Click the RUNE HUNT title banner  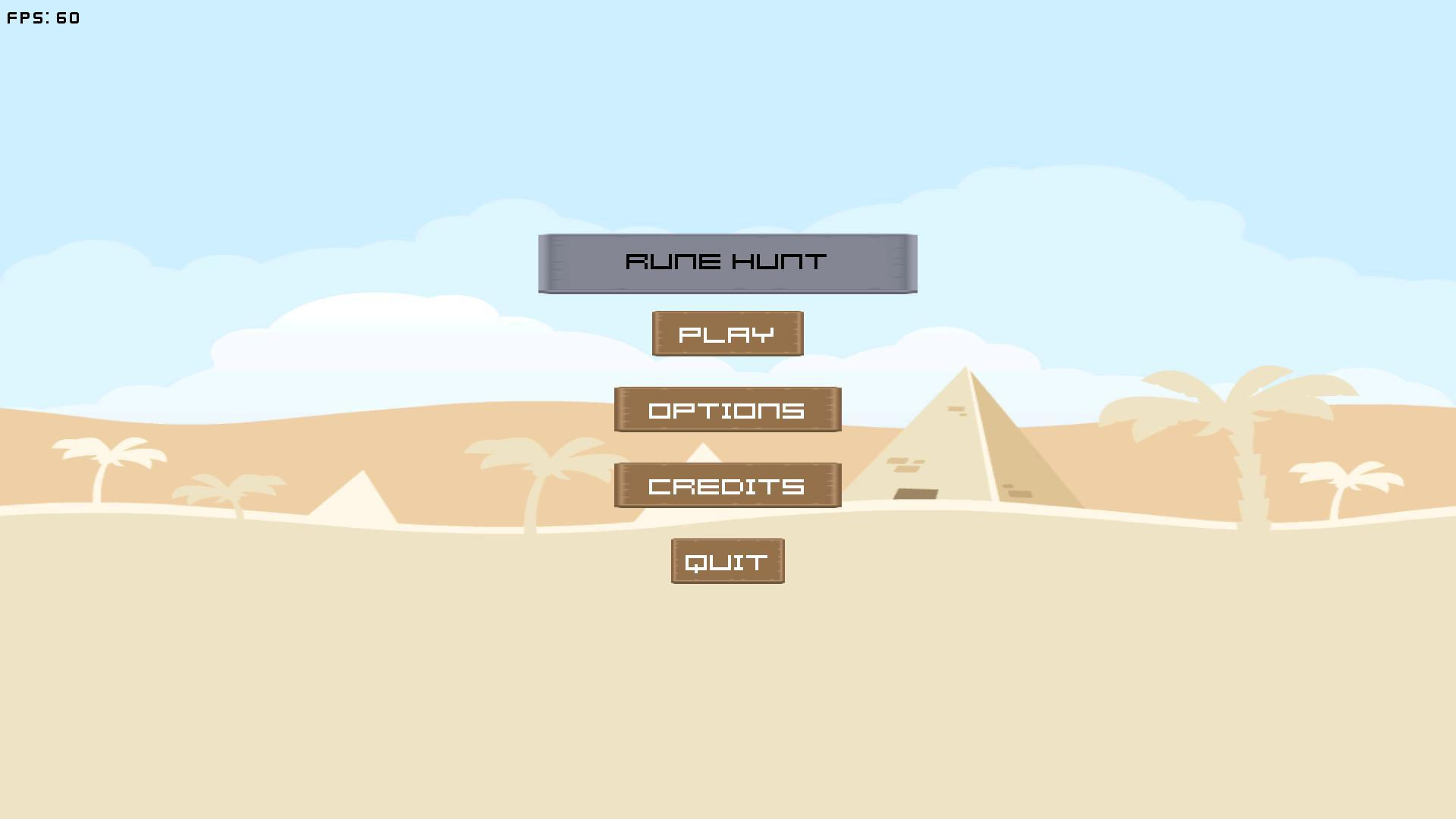pyautogui.click(x=726, y=262)
